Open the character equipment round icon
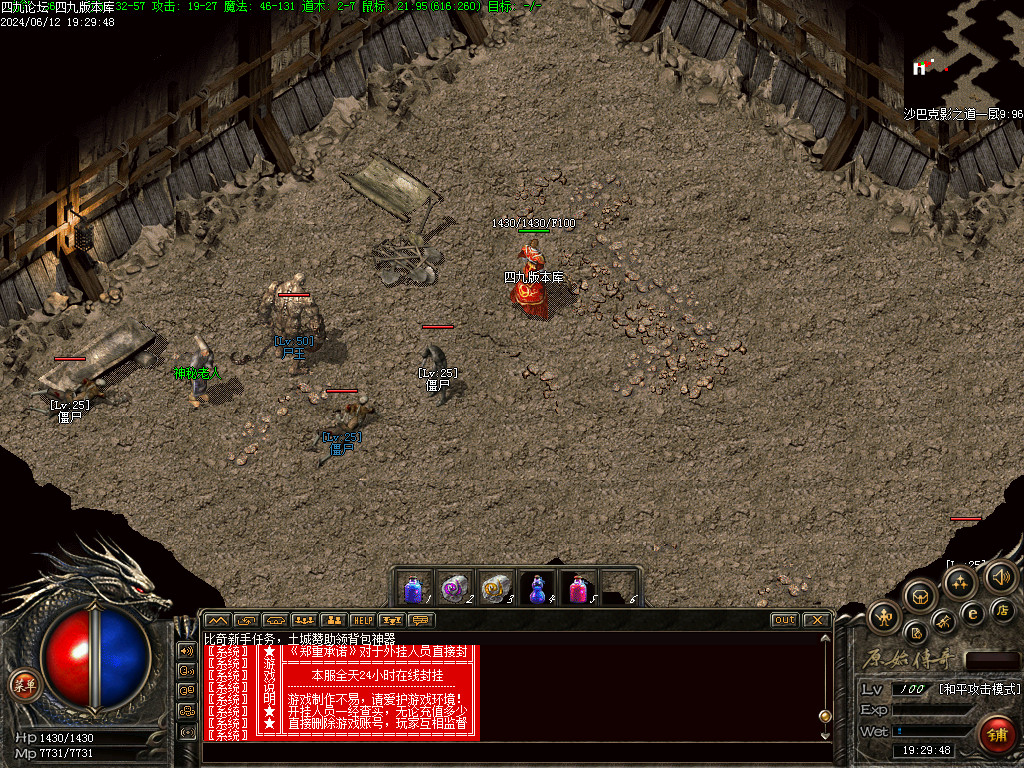This screenshot has height=768, width=1024. (884, 616)
